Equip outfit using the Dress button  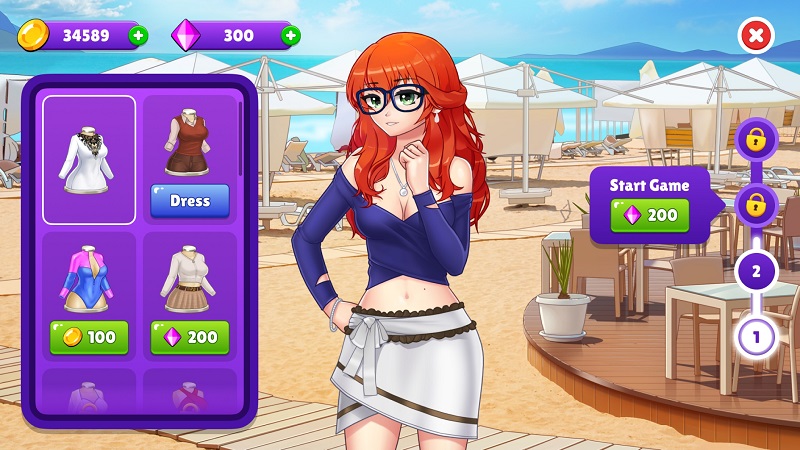190,201
